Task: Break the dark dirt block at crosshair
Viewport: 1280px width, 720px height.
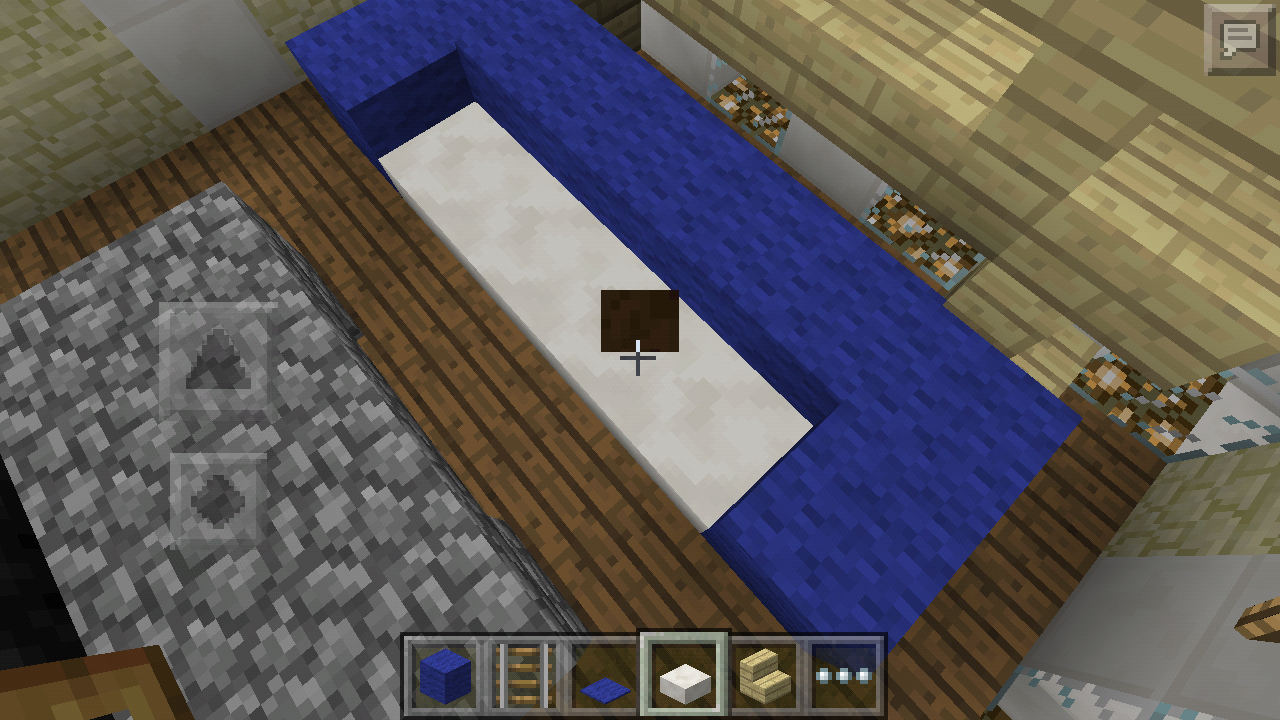Action: tap(638, 320)
